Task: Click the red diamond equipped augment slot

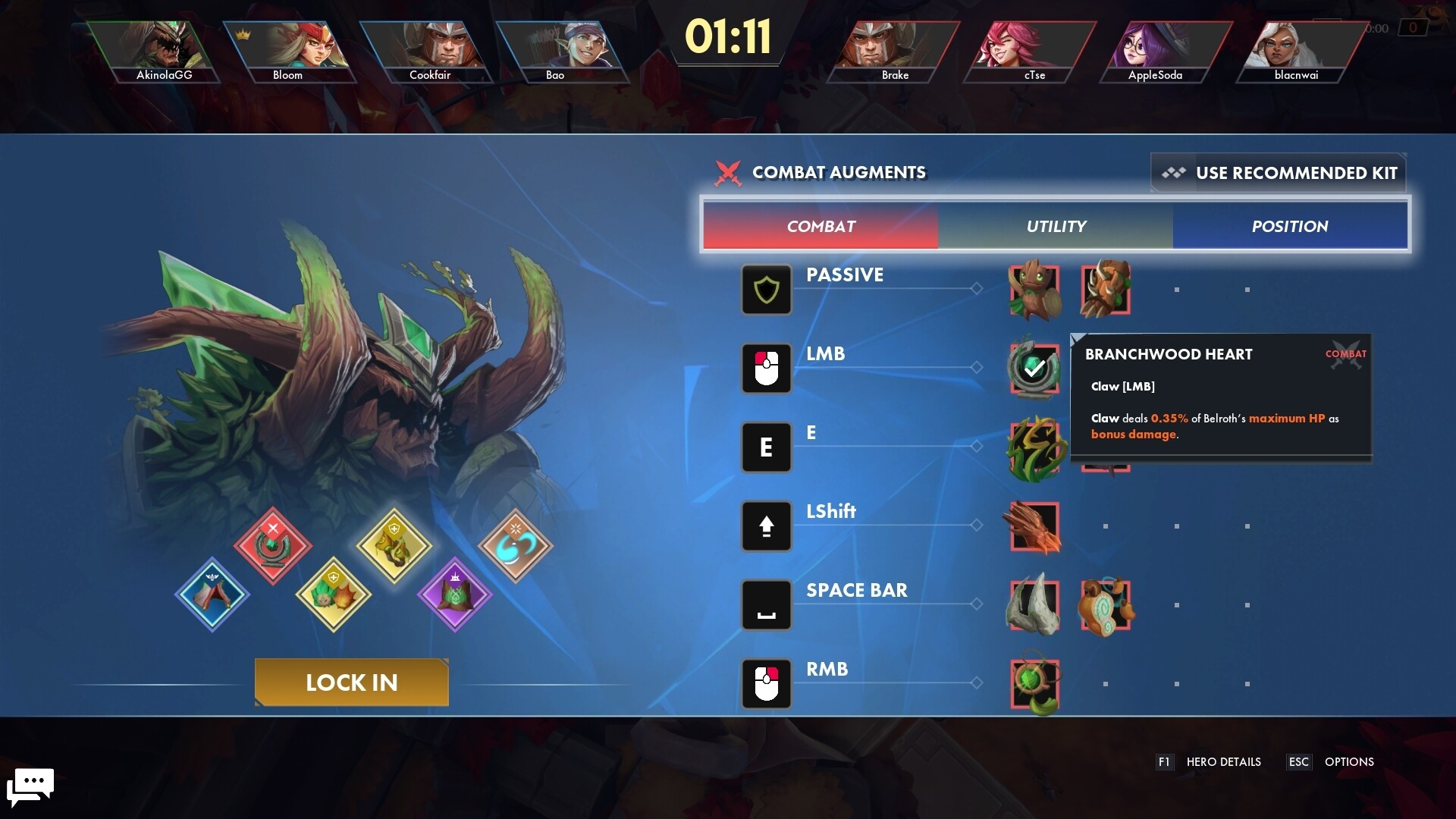Action: (273, 545)
